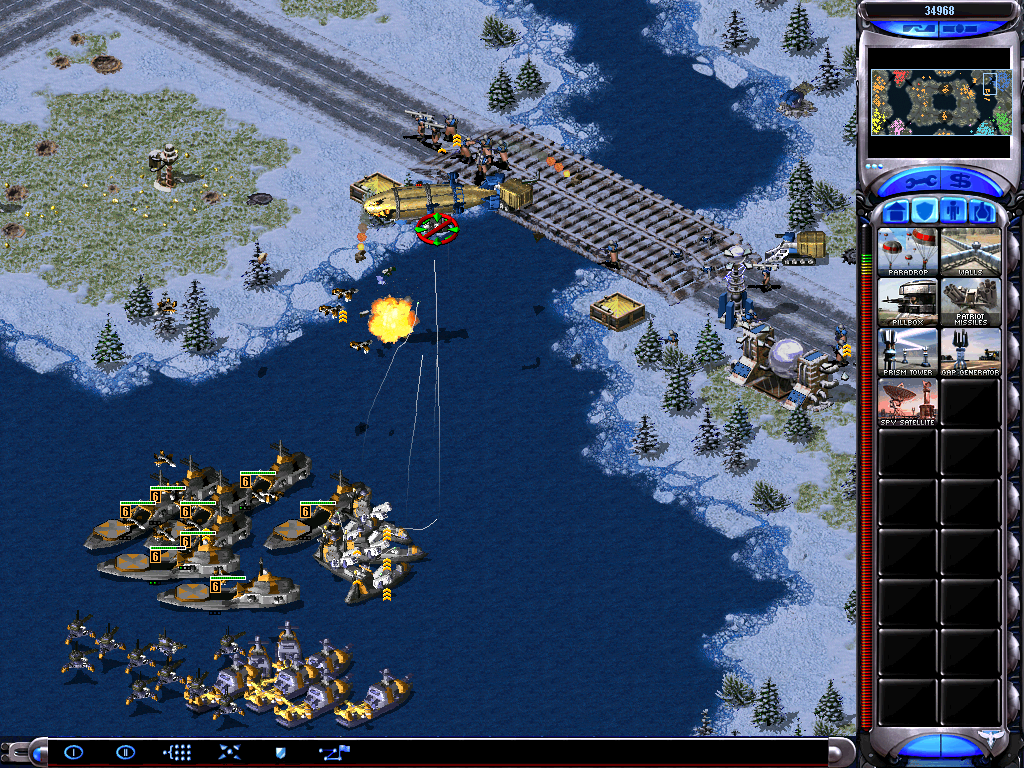
Task: Switch to the infantry production tab
Action: pos(953,212)
